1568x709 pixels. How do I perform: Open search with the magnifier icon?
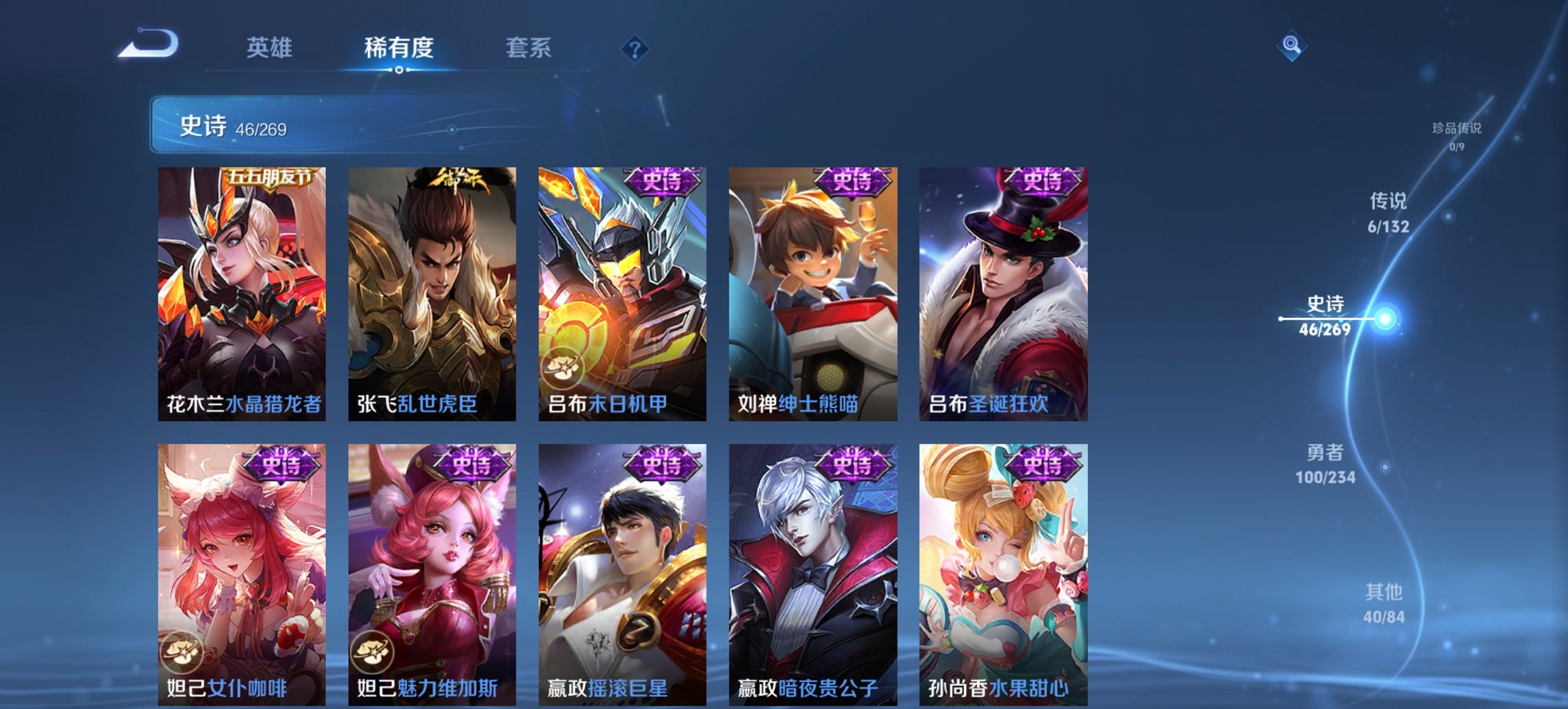pyautogui.click(x=1290, y=48)
